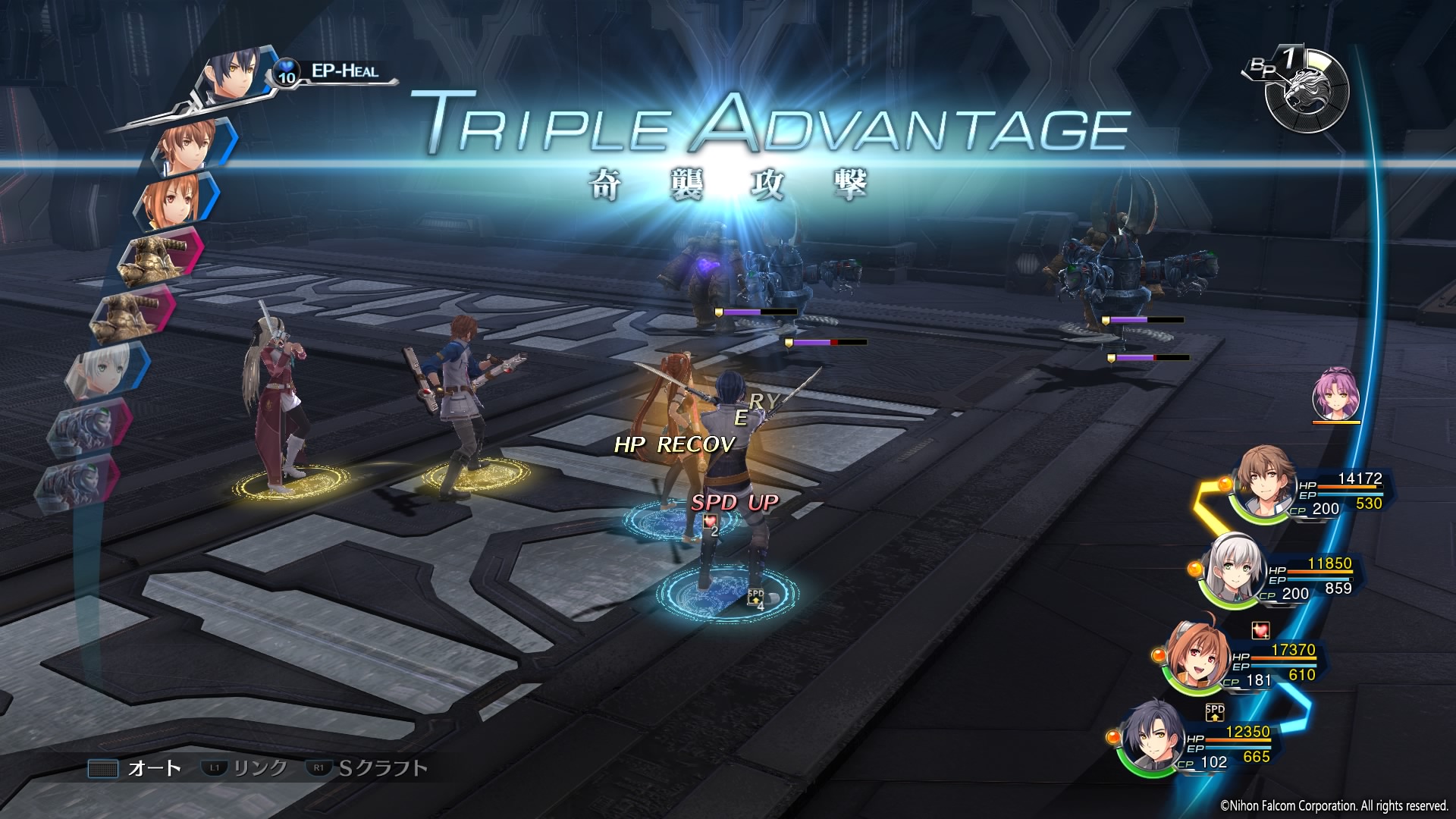Select the pink-haired support character portrait
This screenshot has width=1456, height=819.
coord(1335,394)
